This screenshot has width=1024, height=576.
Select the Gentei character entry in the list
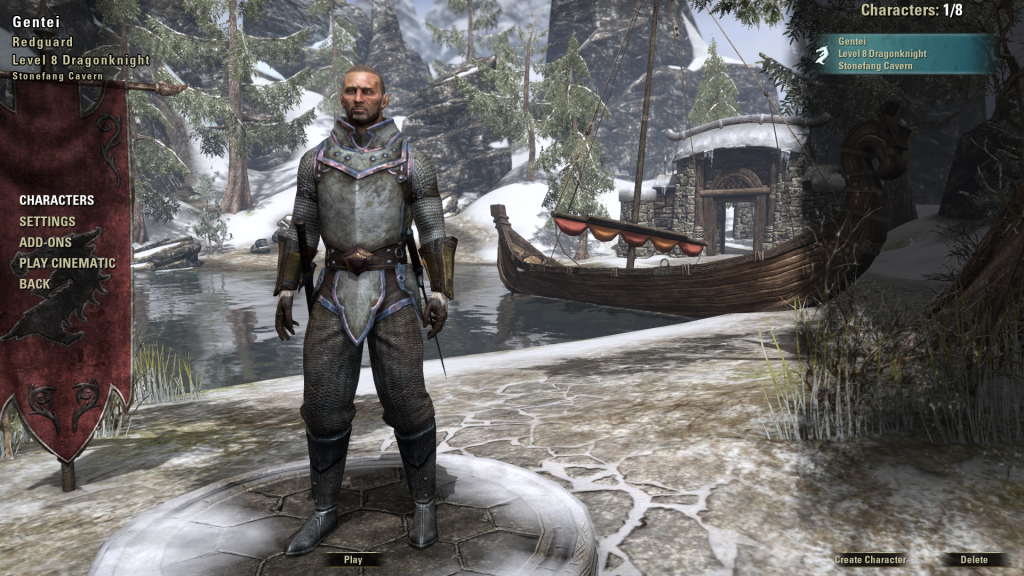(x=905, y=54)
